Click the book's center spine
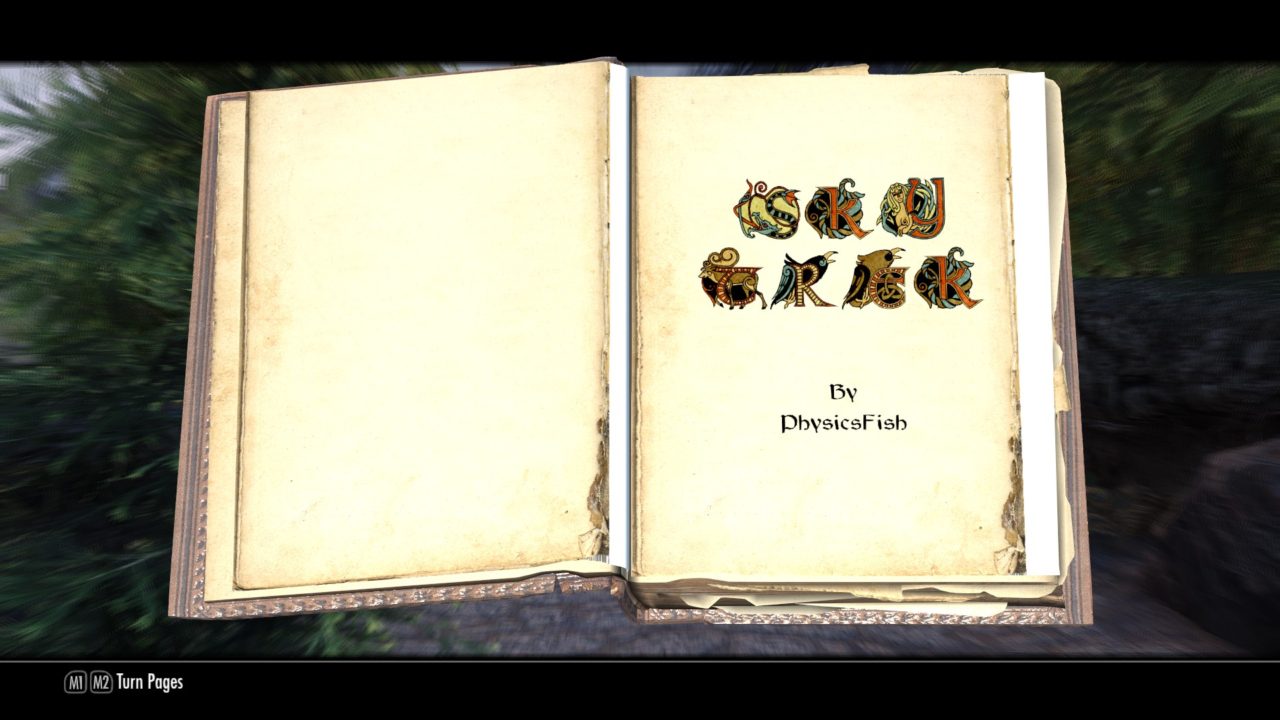1280x720 pixels. click(x=622, y=350)
